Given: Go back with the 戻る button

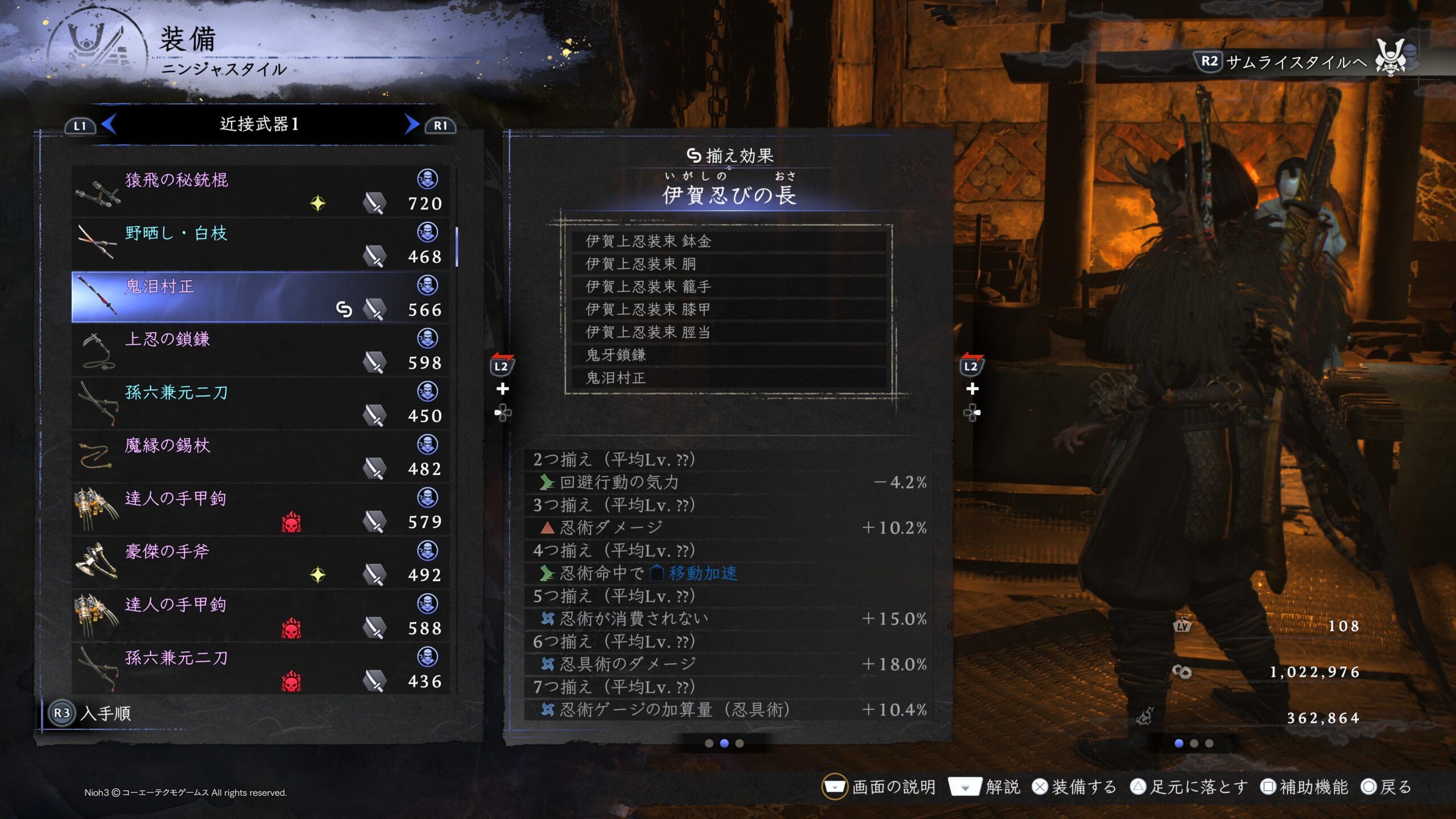Looking at the screenshot, I should 1387,787.
